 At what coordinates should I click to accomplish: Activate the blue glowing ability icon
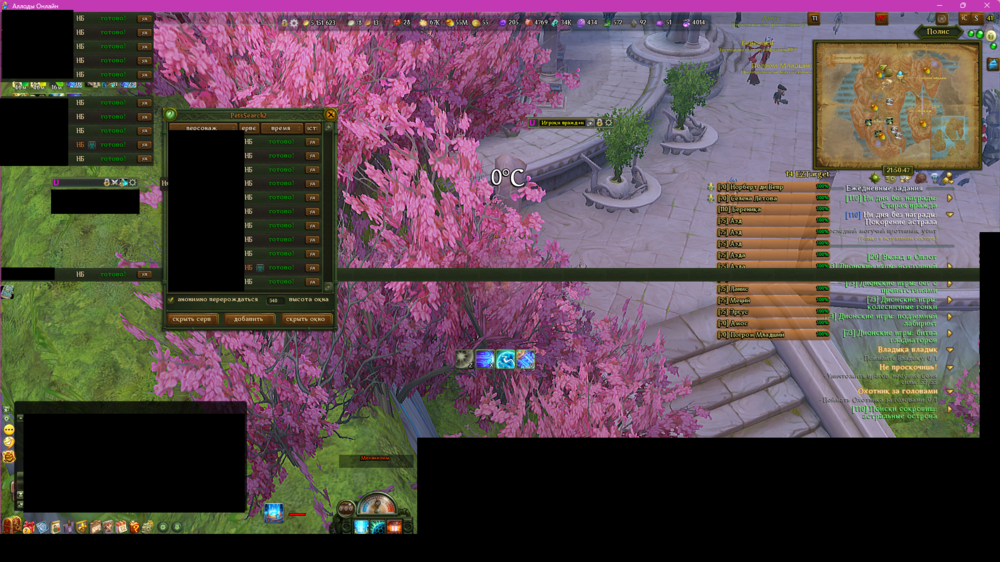click(x=273, y=514)
